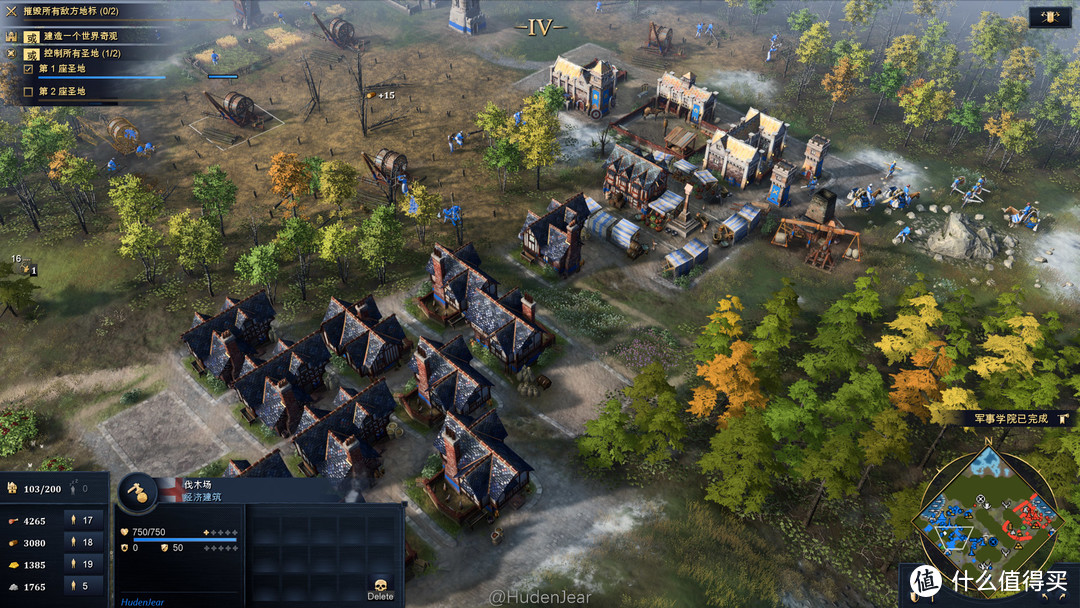1080x608 pixels.
Task: Select the gold villagers count button
Action: click(x=85, y=564)
